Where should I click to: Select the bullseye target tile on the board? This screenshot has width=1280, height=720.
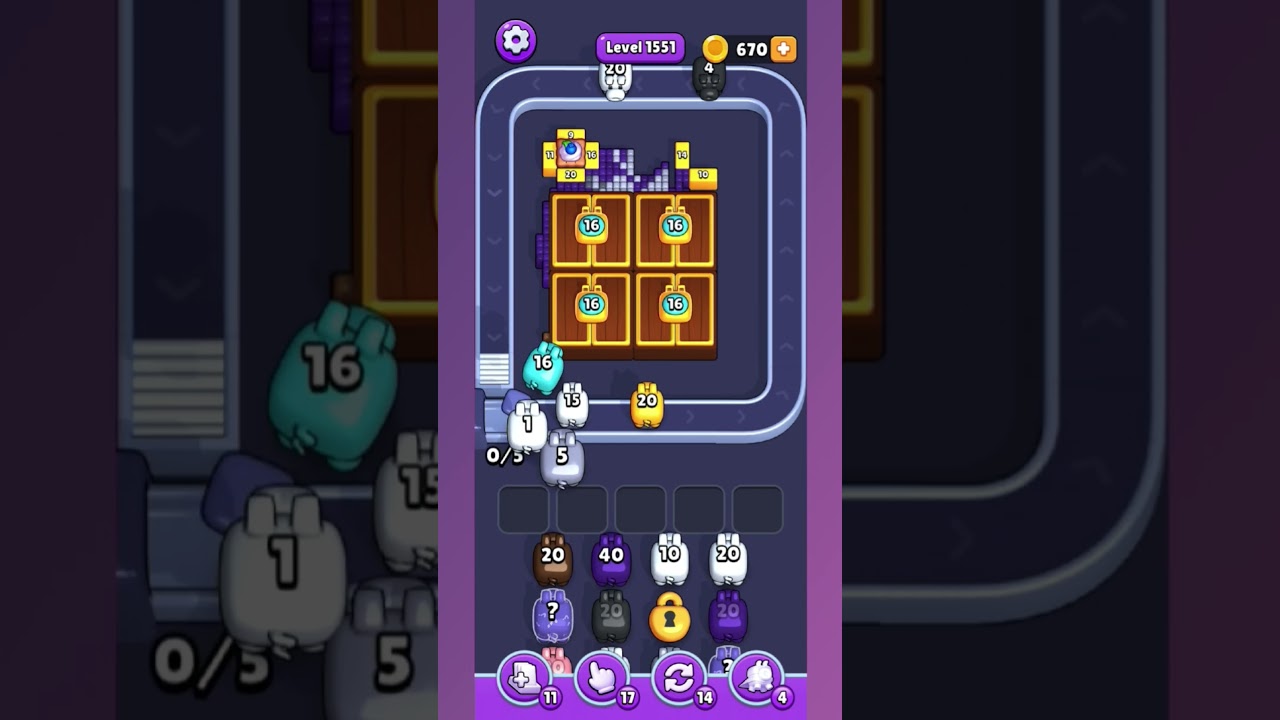click(x=568, y=150)
